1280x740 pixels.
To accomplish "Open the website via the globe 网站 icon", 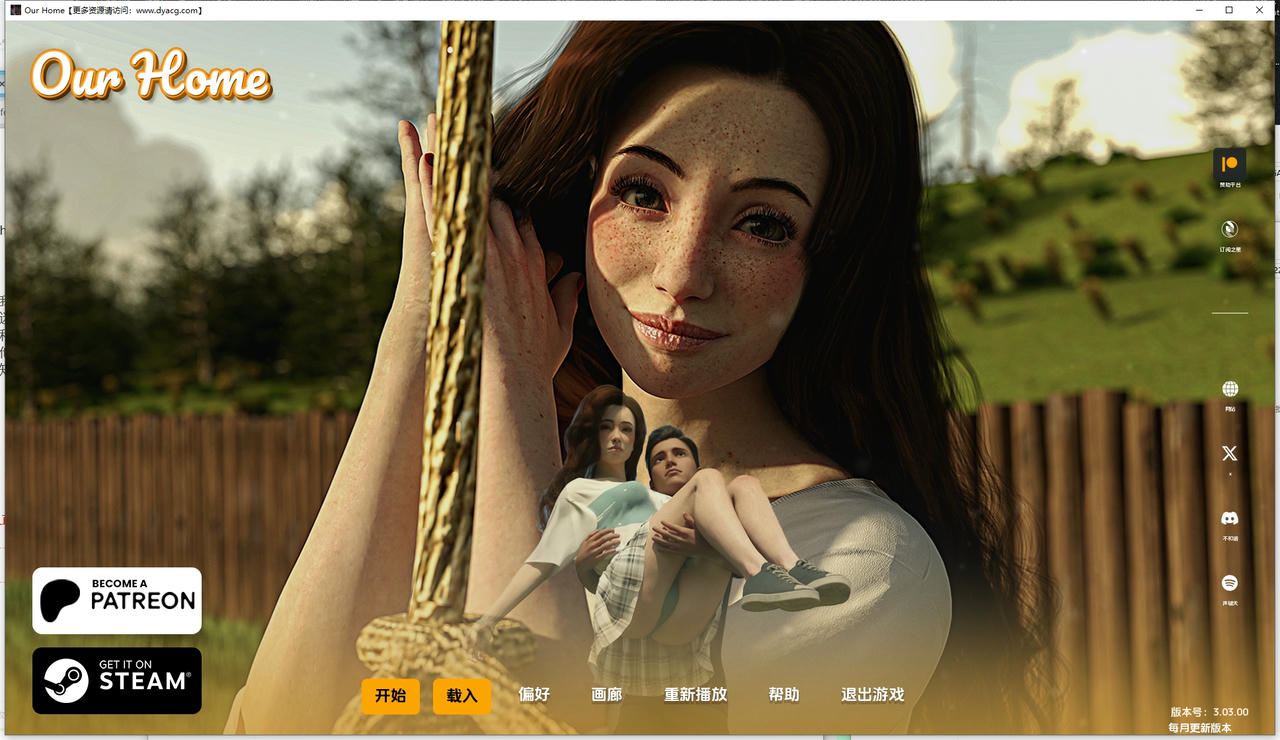I will 1229,388.
